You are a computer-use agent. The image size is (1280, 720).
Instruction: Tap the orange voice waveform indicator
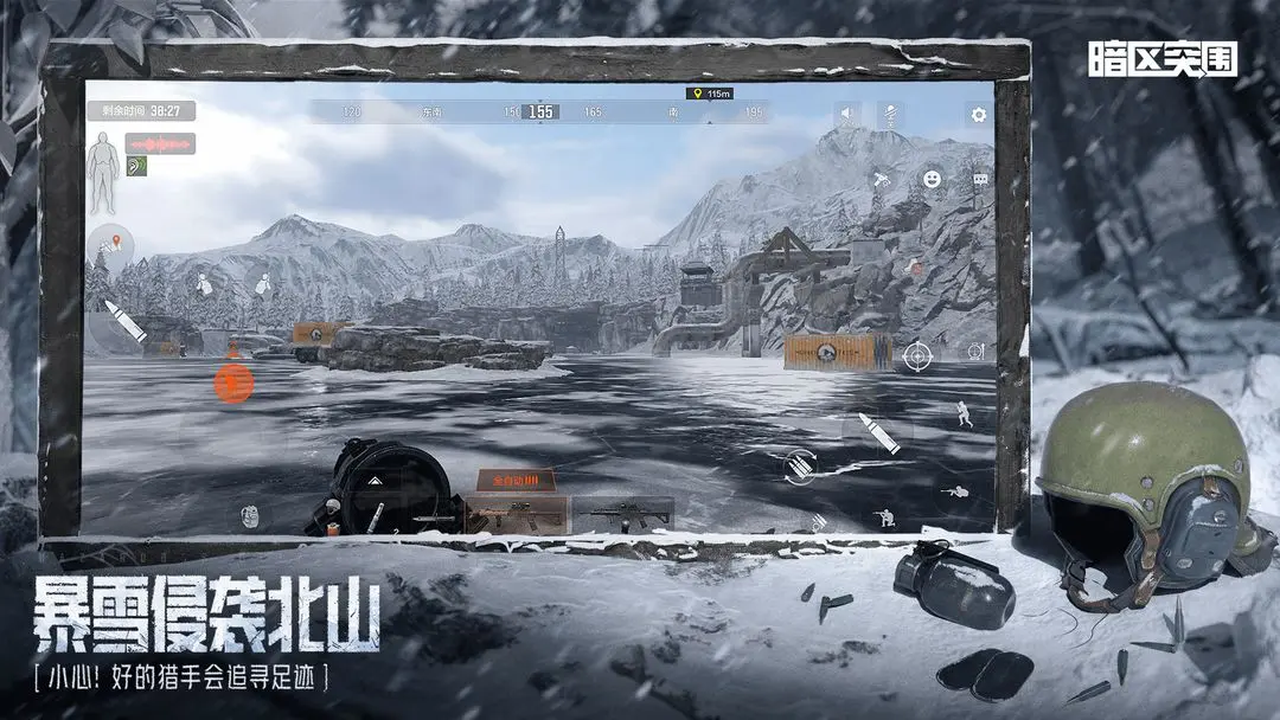[x=160, y=144]
